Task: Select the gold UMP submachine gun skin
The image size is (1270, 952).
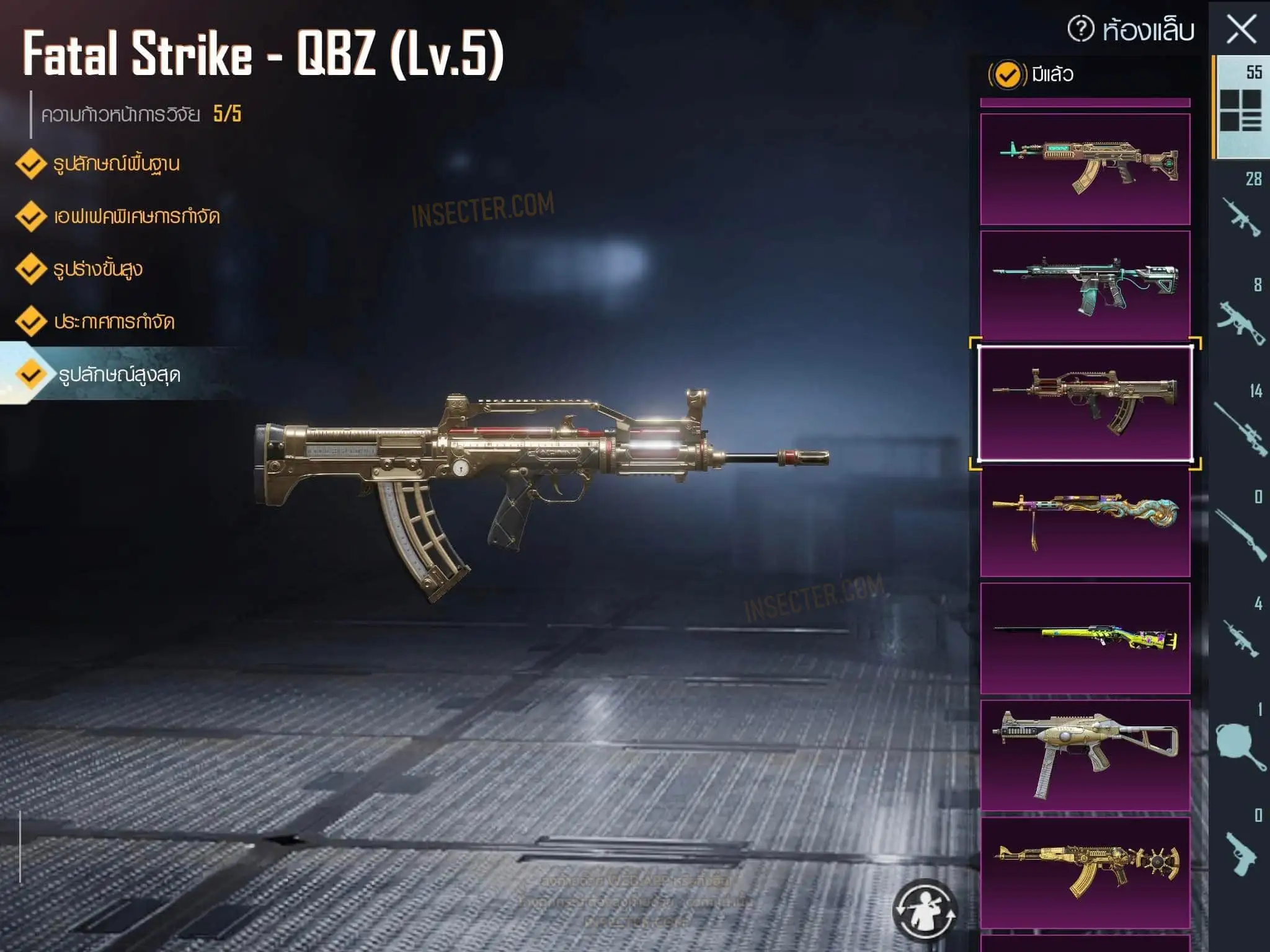Action: [x=1085, y=756]
